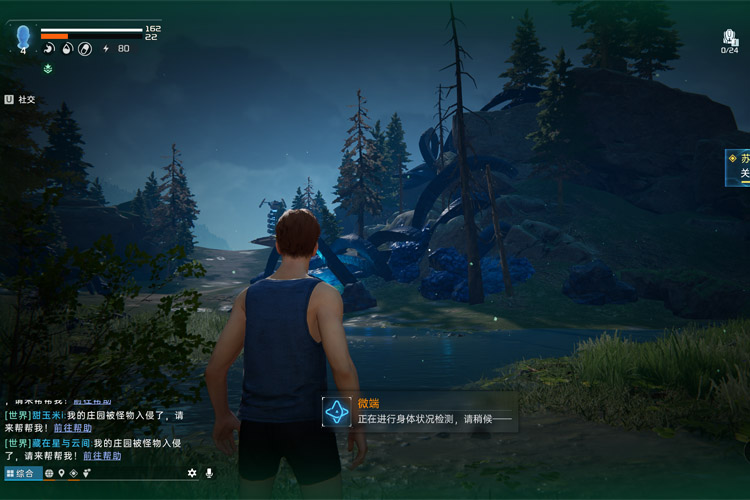
Task: Switch to the 综合 chat tab
Action: point(23,473)
